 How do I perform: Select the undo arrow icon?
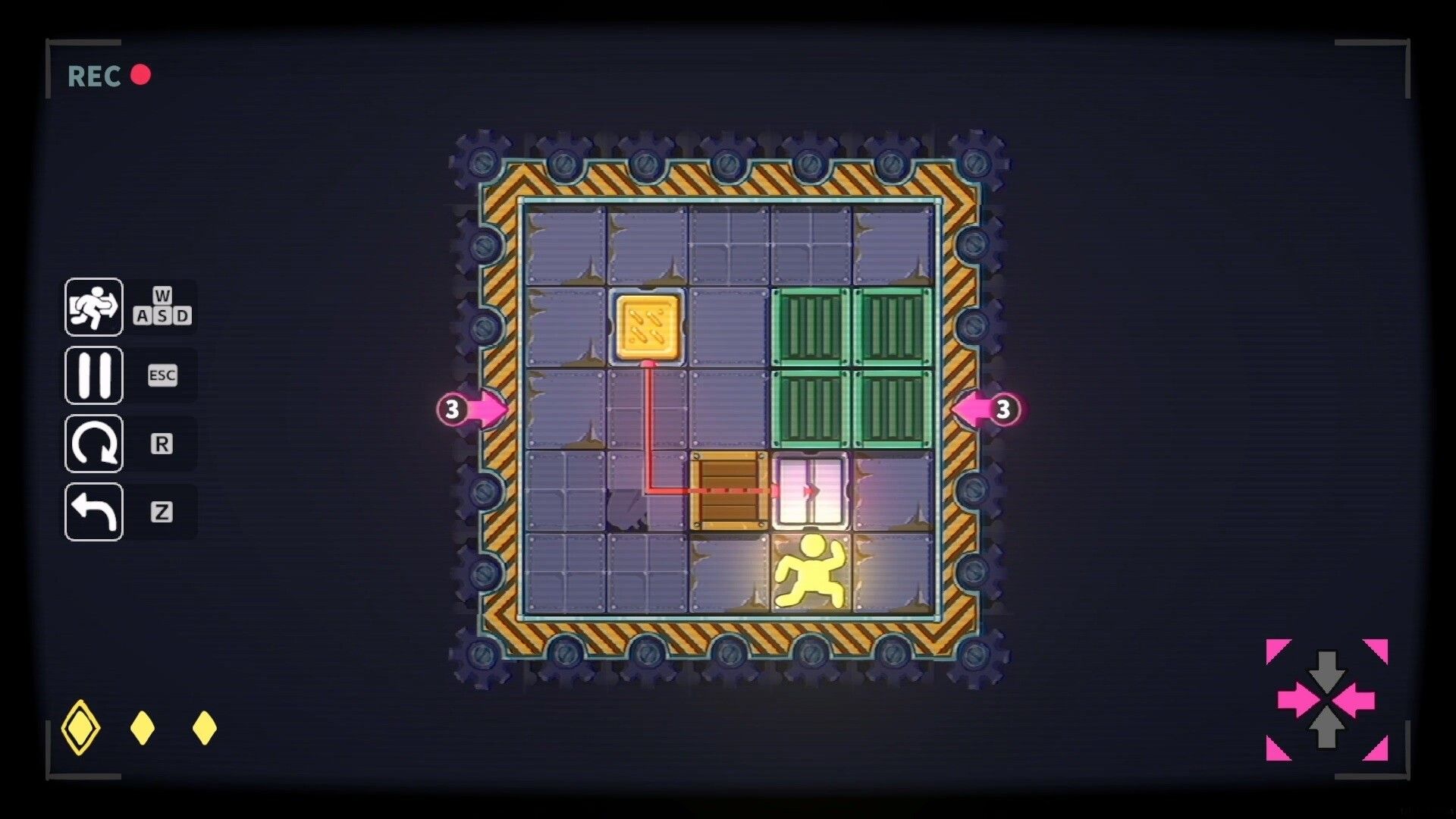pos(93,510)
